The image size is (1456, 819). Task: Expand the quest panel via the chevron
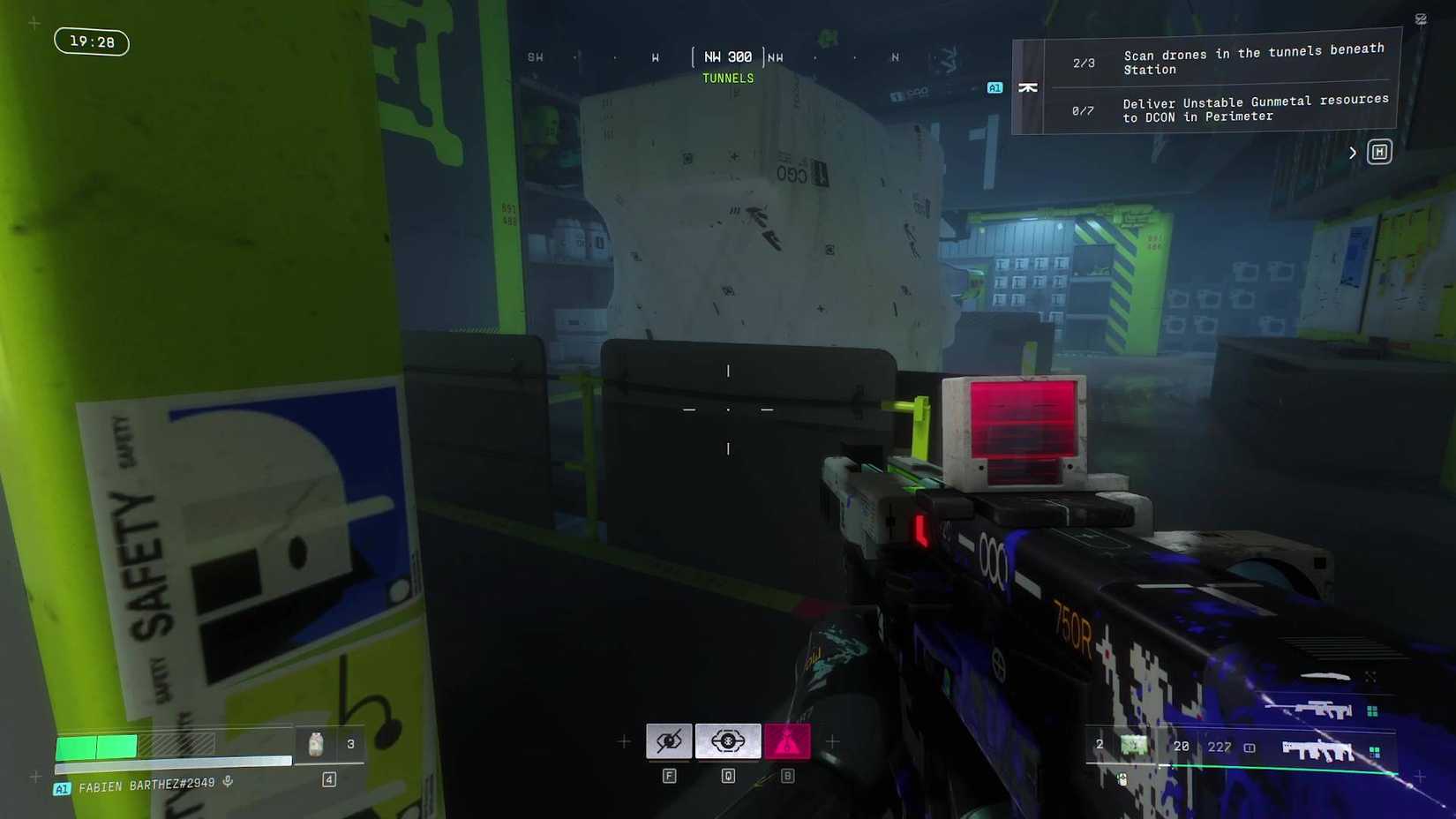pos(1353,152)
